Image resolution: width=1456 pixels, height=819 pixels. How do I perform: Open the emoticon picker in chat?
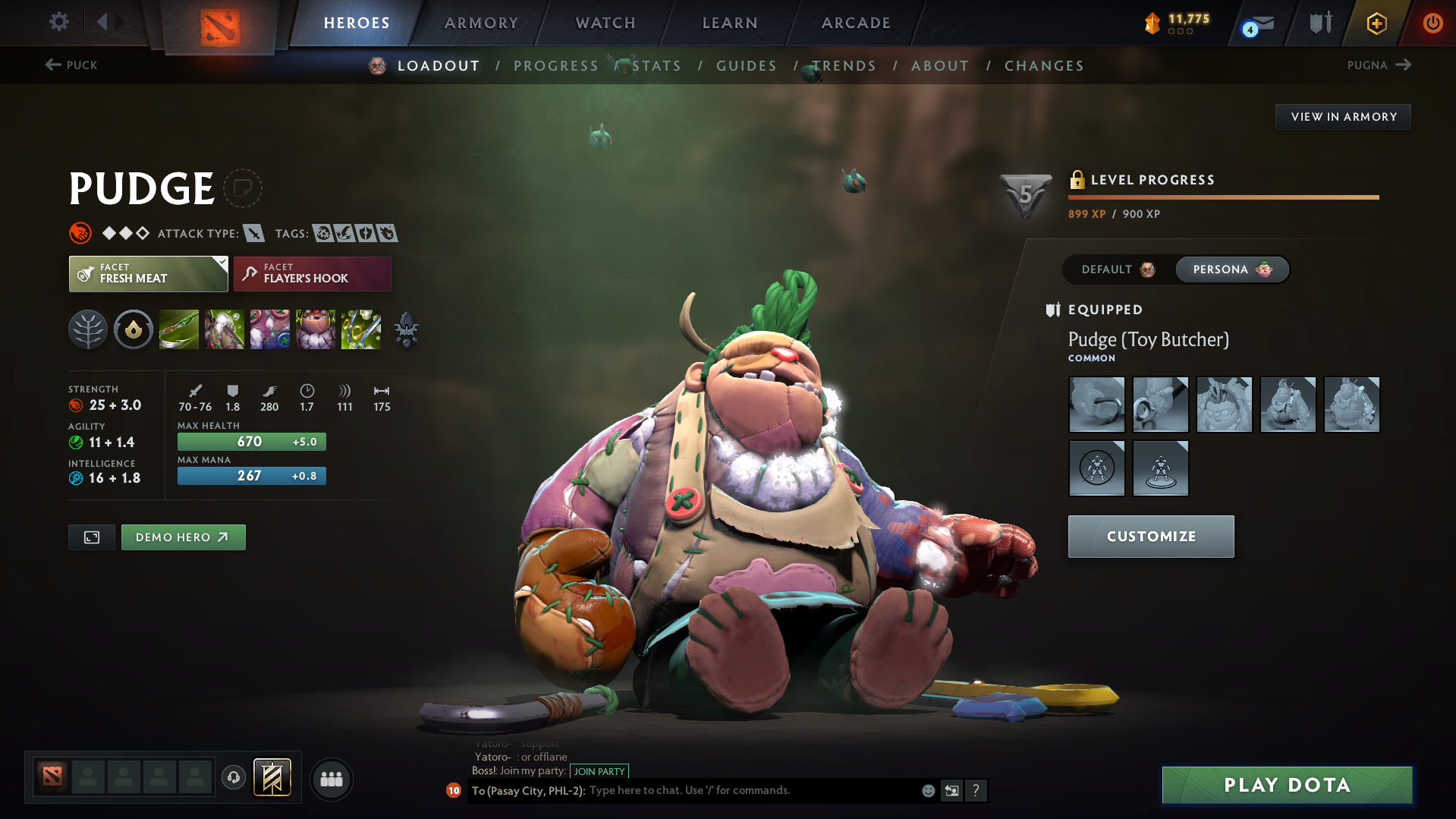click(x=927, y=790)
